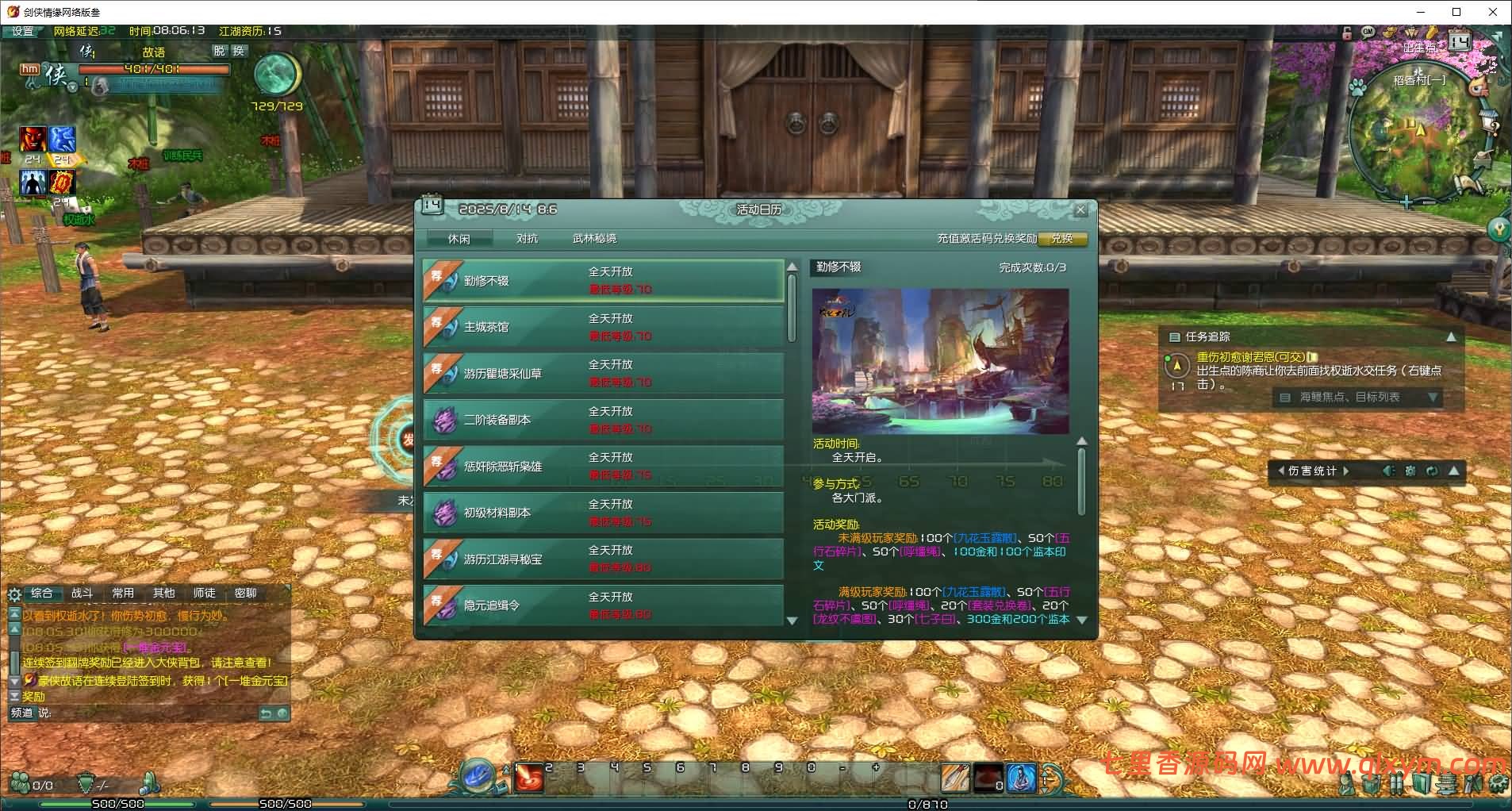Open the calendar icon near the minimap
The width and height of the screenshot is (1512, 811).
[x=1459, y=41]
